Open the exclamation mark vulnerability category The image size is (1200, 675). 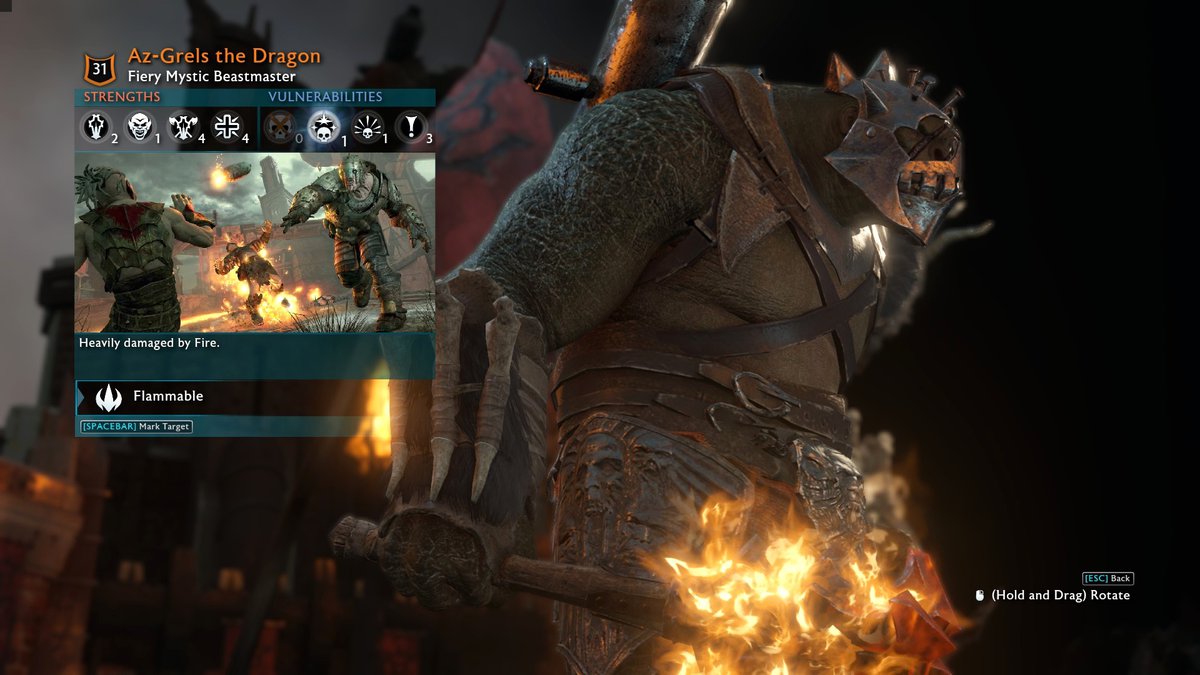point(411,126)
